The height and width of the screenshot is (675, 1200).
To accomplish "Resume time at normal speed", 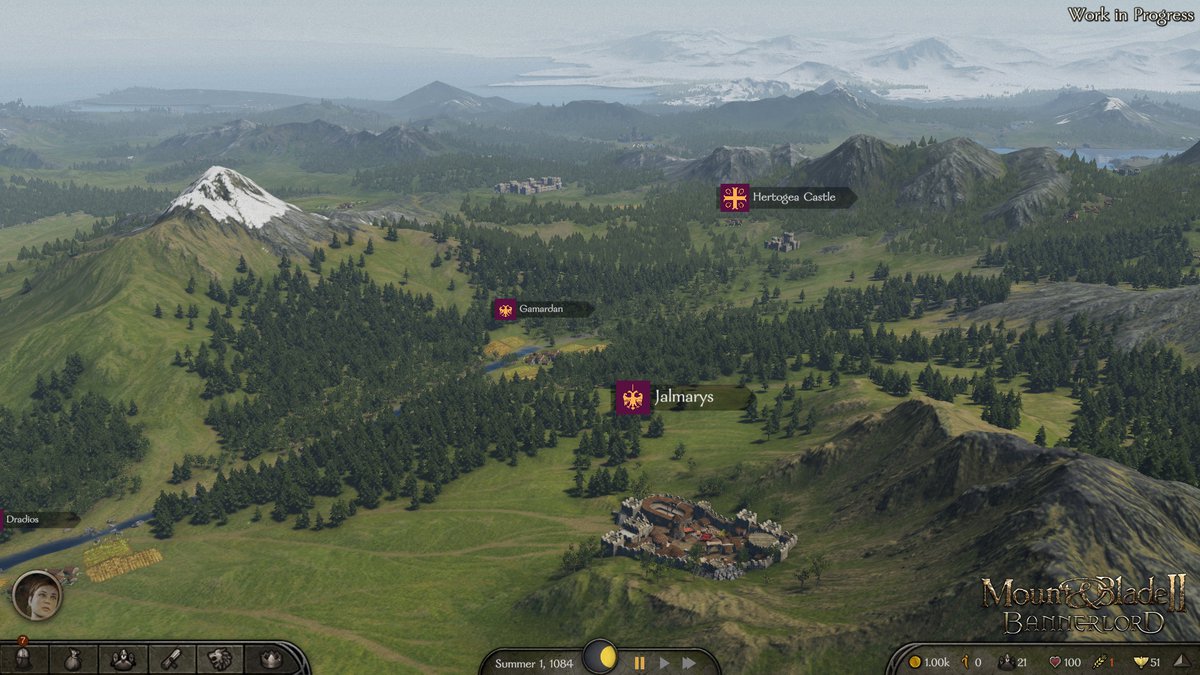I will 663,662.
